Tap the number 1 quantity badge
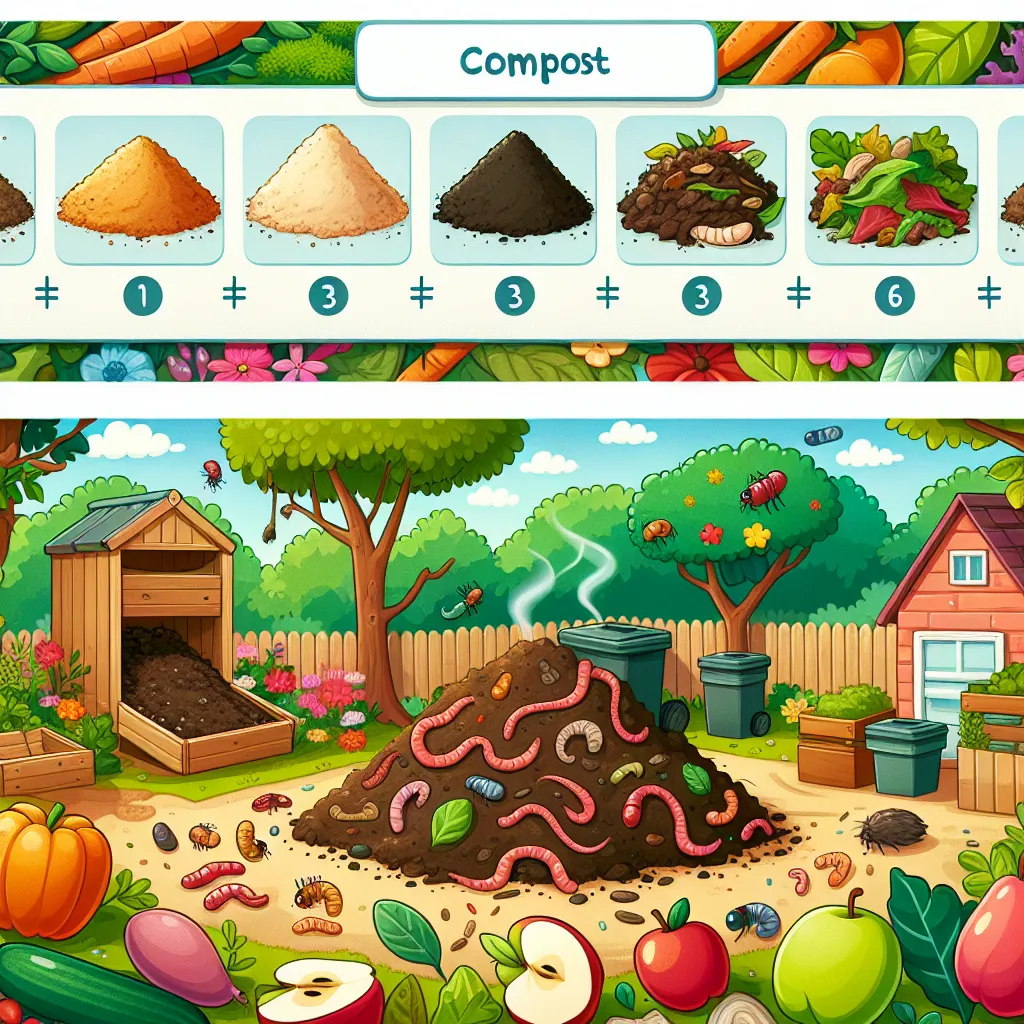This screenshot has width=1024, height=1024. click(x=140, y=294)
